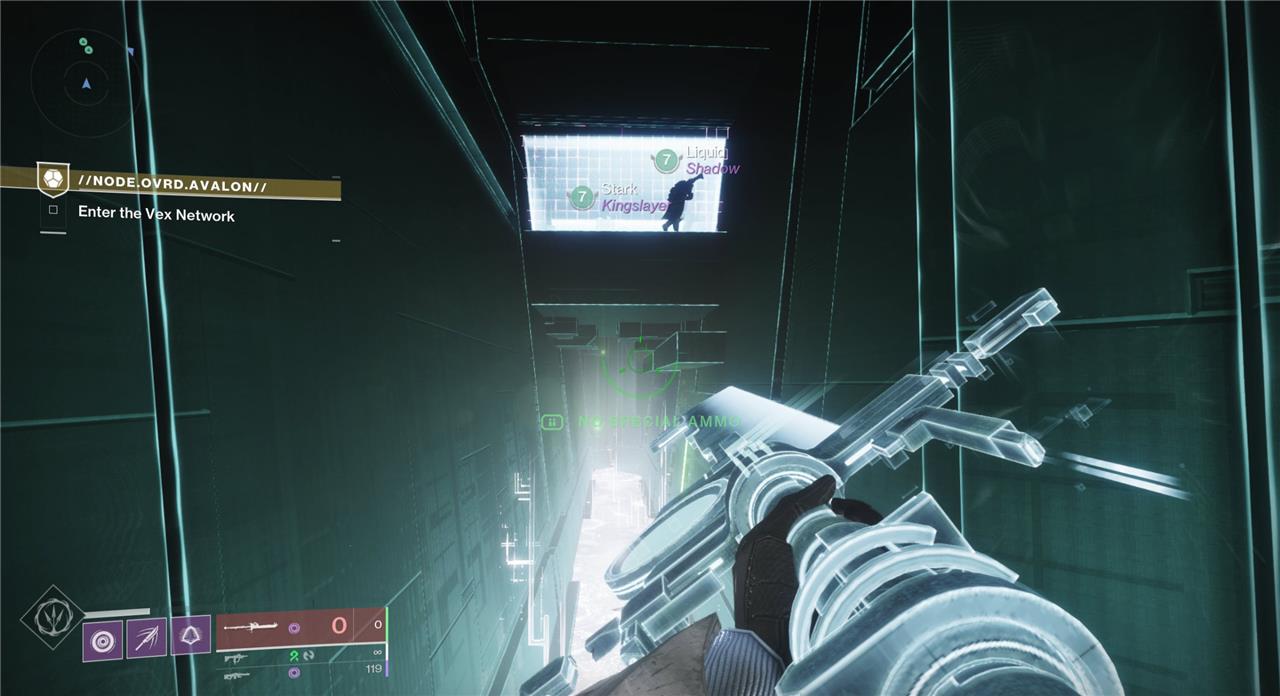Trigger the bell-shaped class ability icon

point(190,635)
